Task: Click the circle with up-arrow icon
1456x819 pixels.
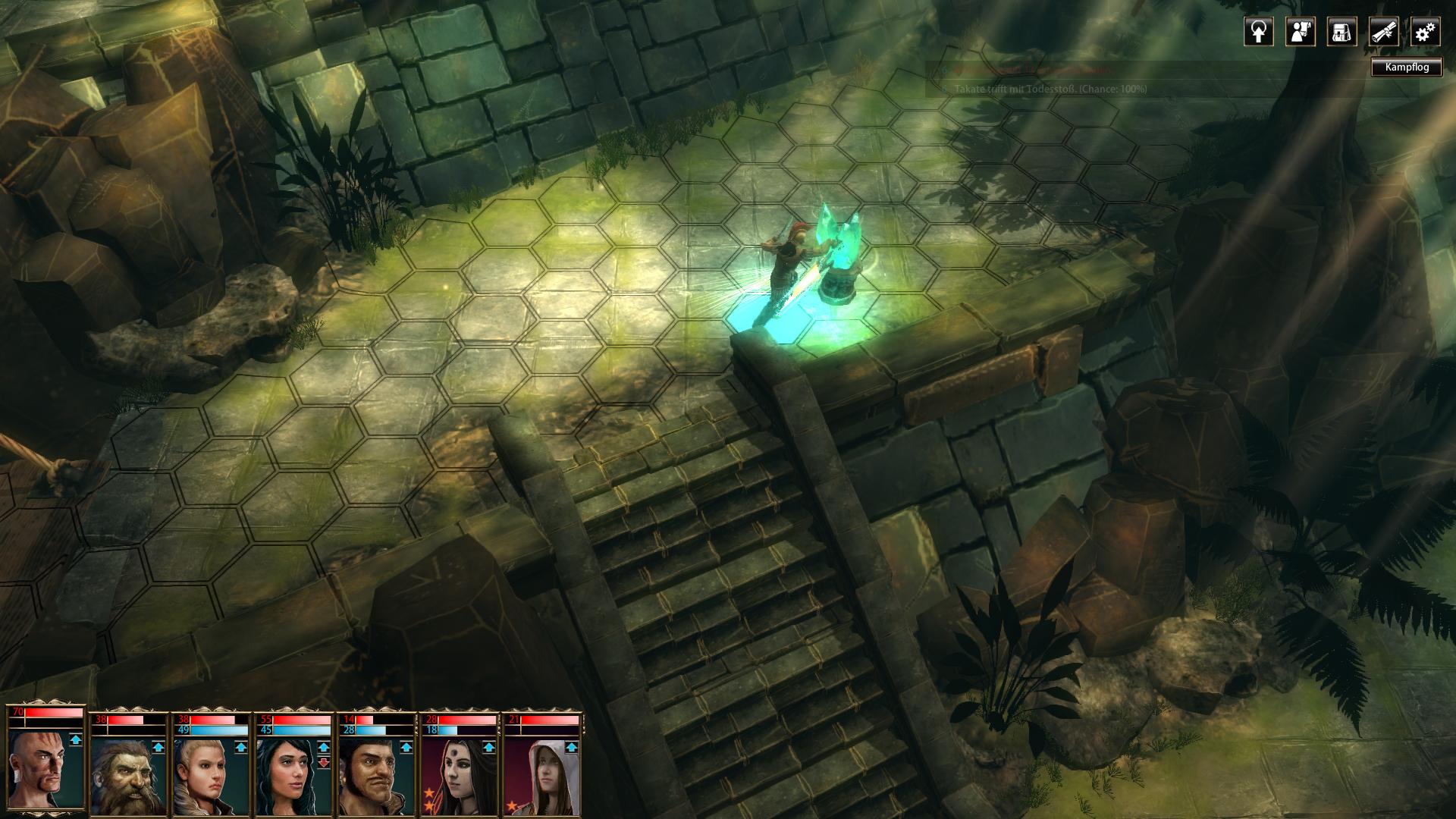Action: [1258, 32]
